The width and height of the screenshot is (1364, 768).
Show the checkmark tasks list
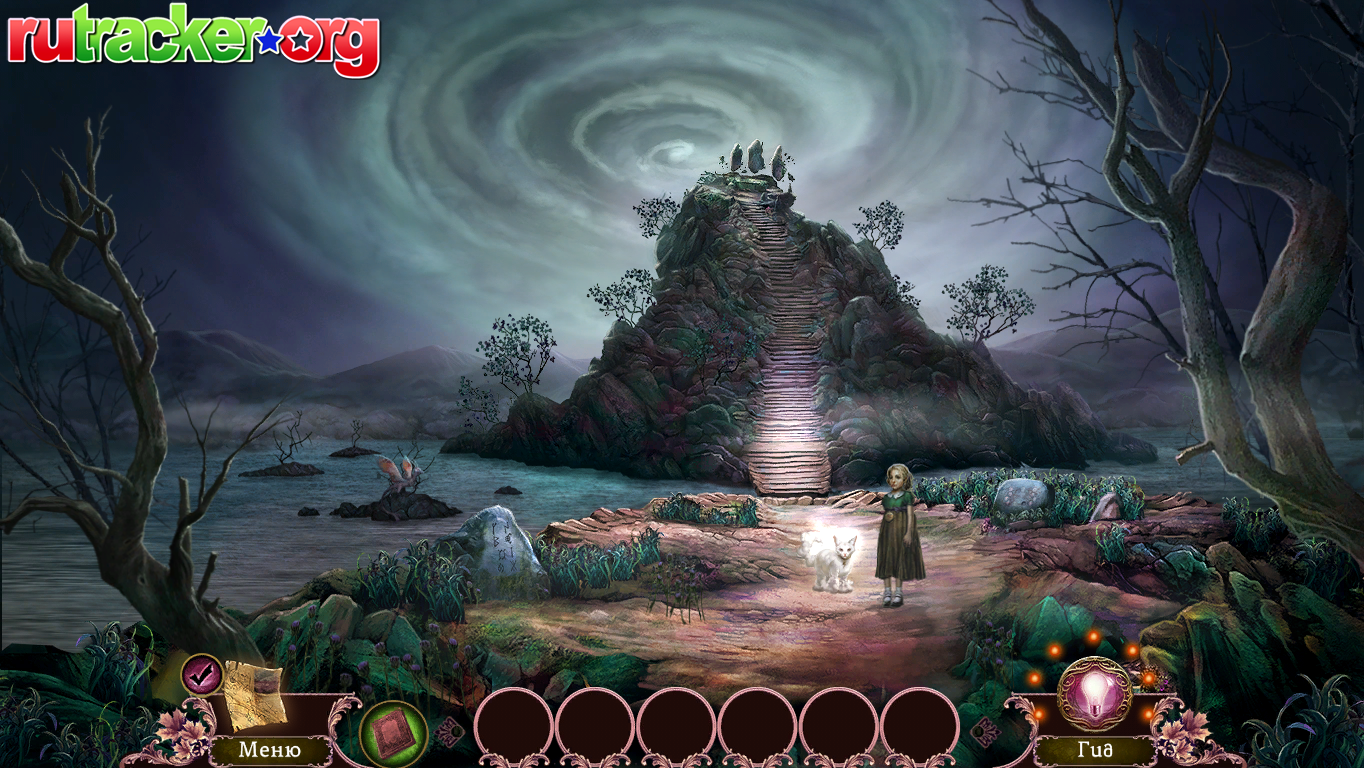[202, 675]
